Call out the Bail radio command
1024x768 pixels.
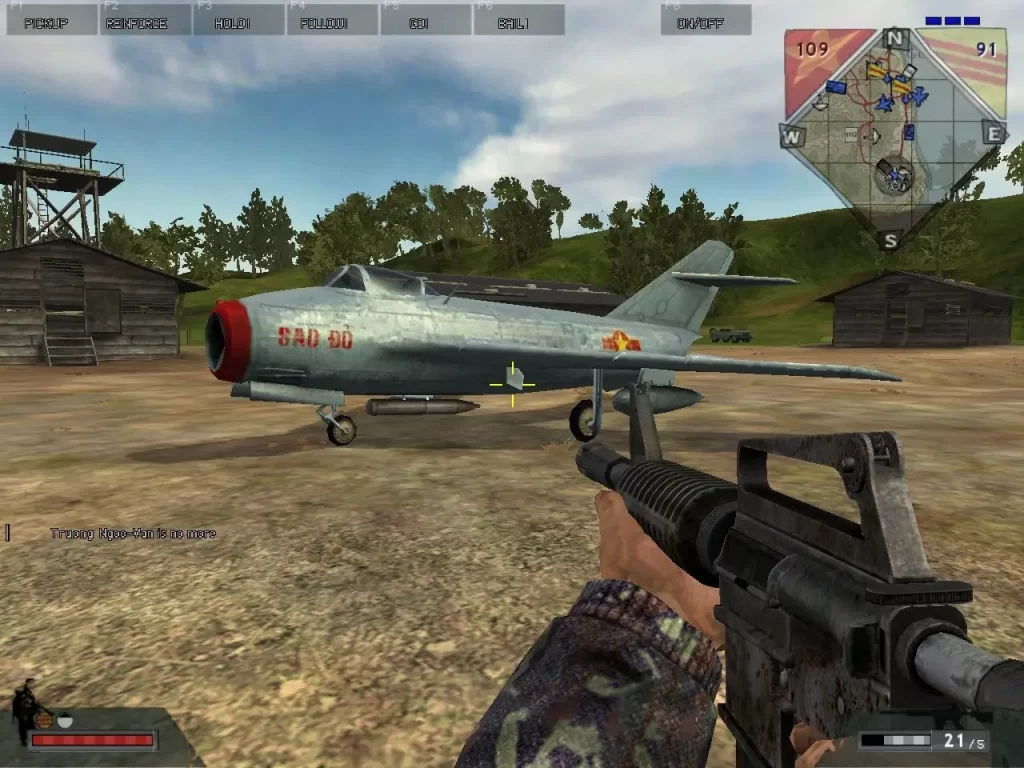pyautogui.click(x=518, y=20)
